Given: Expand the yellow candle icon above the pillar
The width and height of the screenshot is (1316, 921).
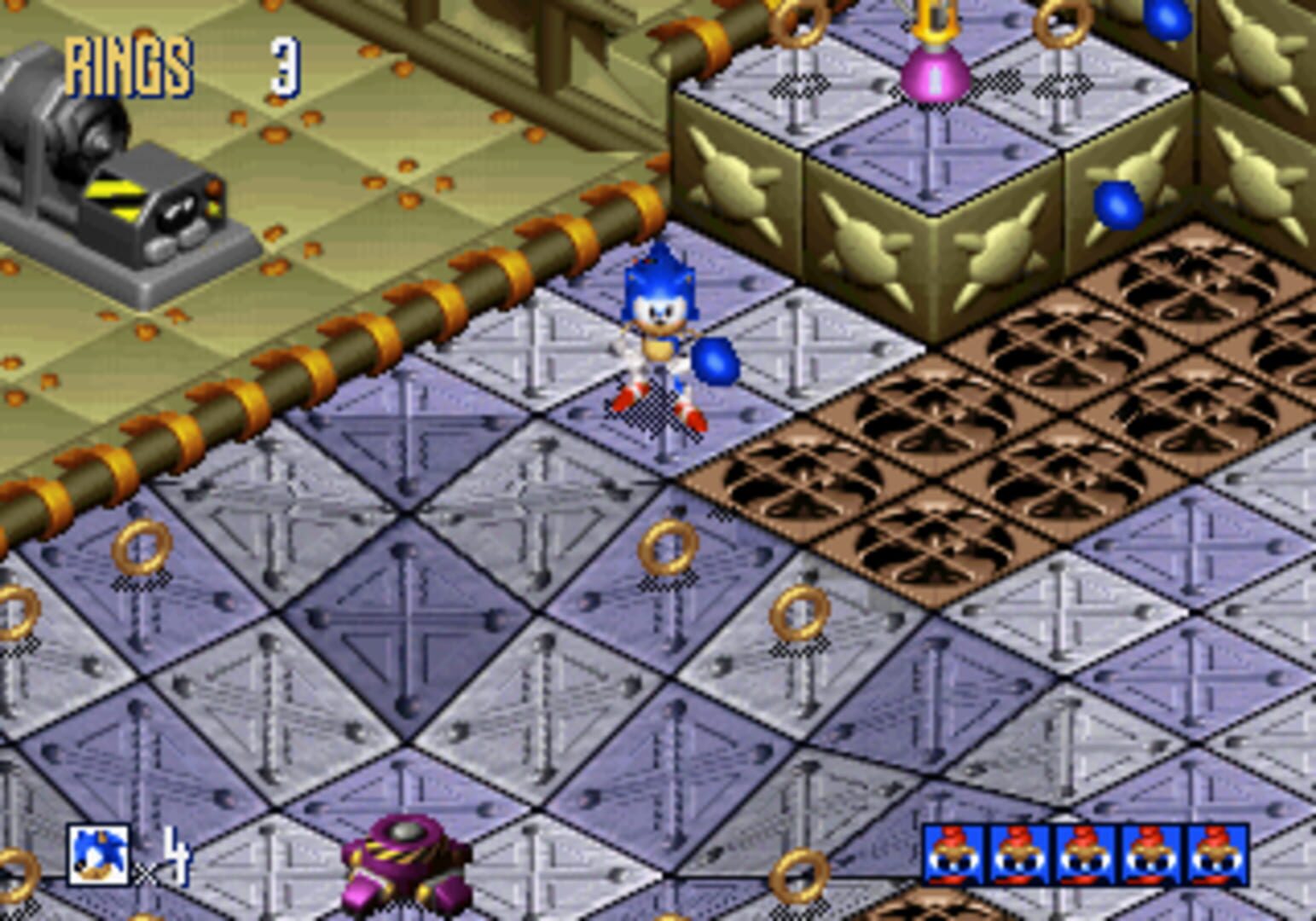Looking at the screenshot, I should (937, 17).
